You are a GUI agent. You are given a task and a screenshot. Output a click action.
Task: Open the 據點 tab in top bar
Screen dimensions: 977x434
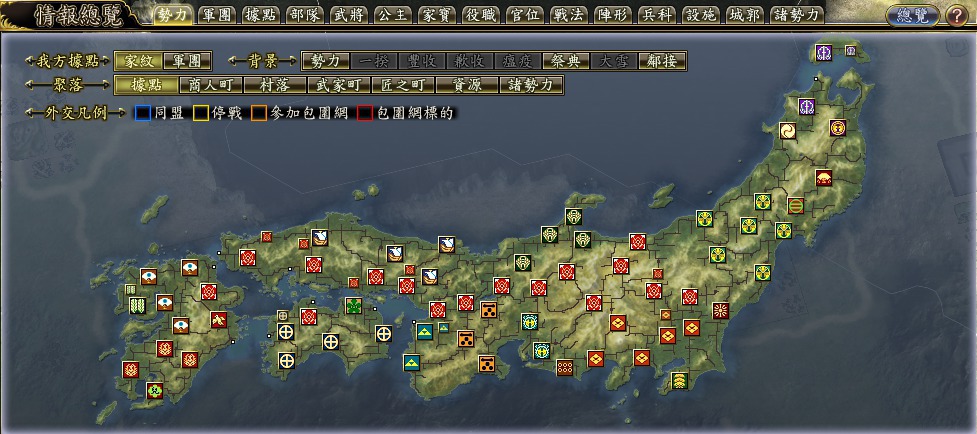click(x=260, y=15)
